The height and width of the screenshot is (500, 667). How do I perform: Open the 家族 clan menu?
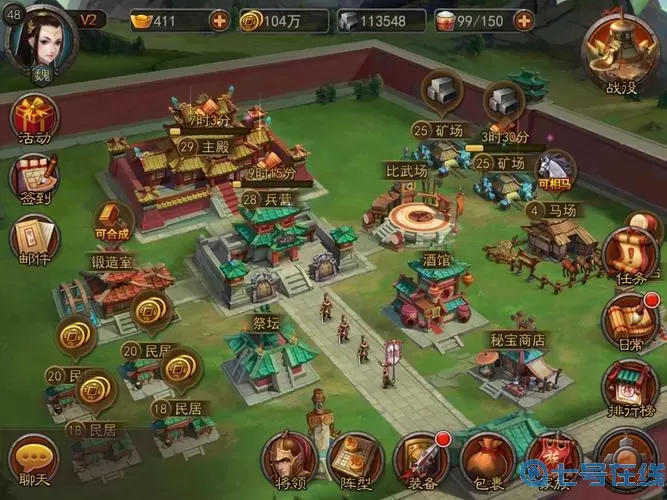(553, 461)
